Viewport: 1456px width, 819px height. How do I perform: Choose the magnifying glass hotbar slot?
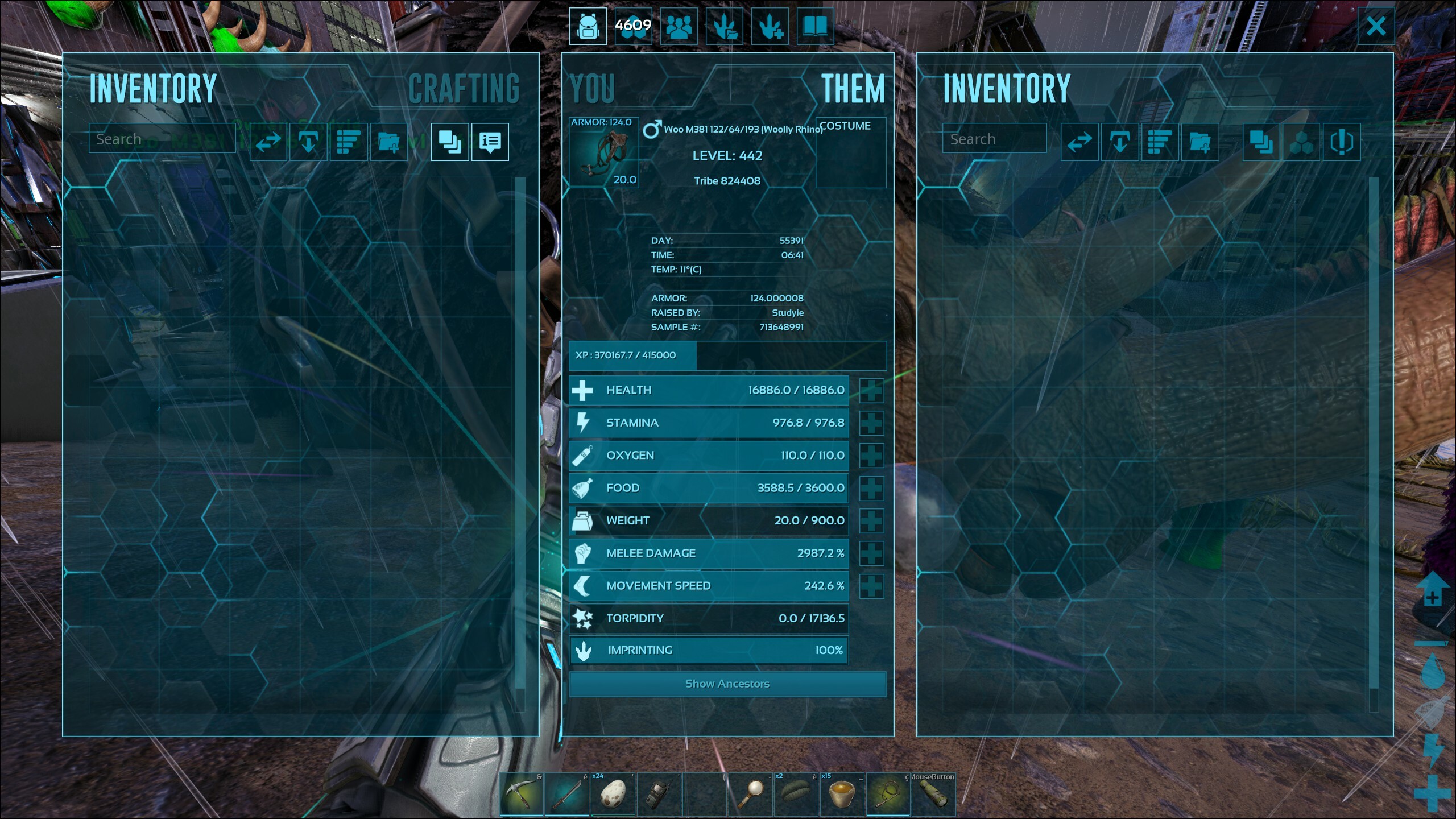tap(751, 795)
